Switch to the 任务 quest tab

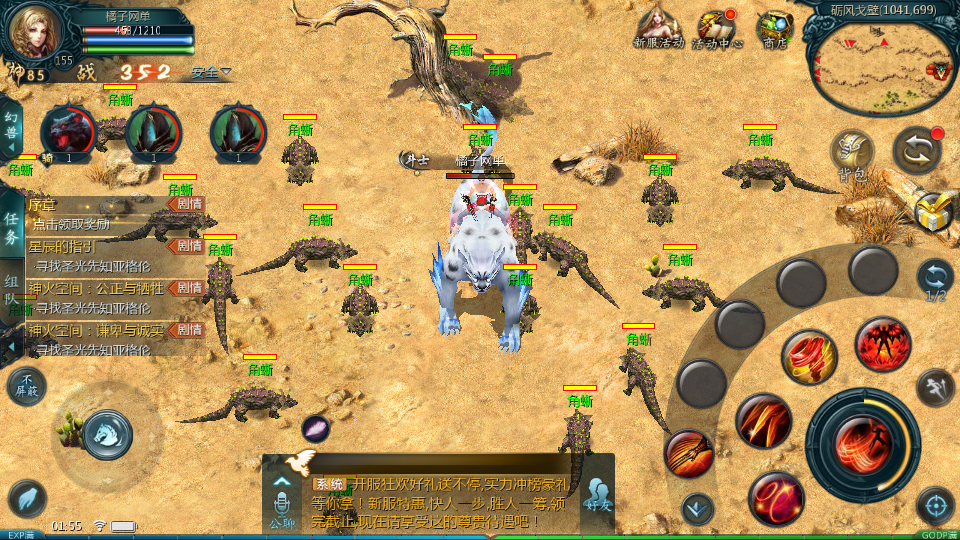coord(11,229)
